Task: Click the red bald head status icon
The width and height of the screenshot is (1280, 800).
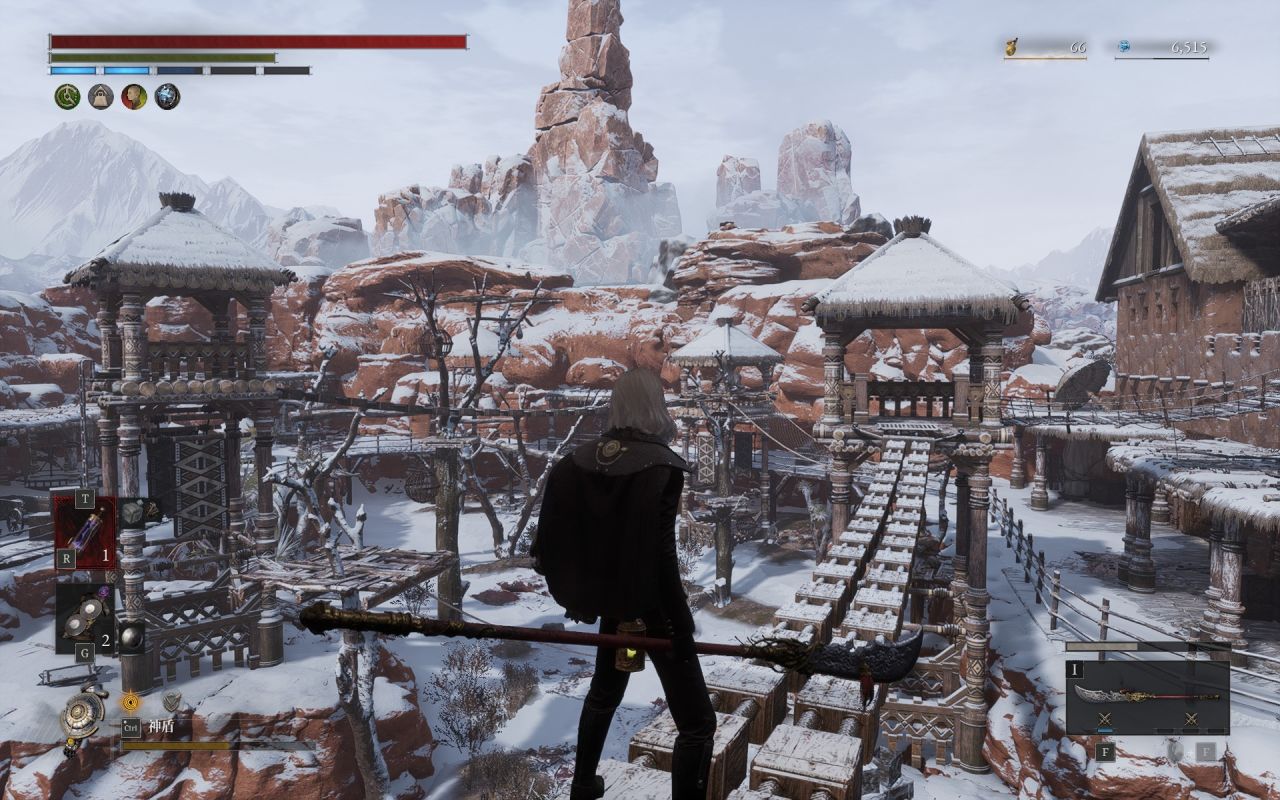Action: 134,96
